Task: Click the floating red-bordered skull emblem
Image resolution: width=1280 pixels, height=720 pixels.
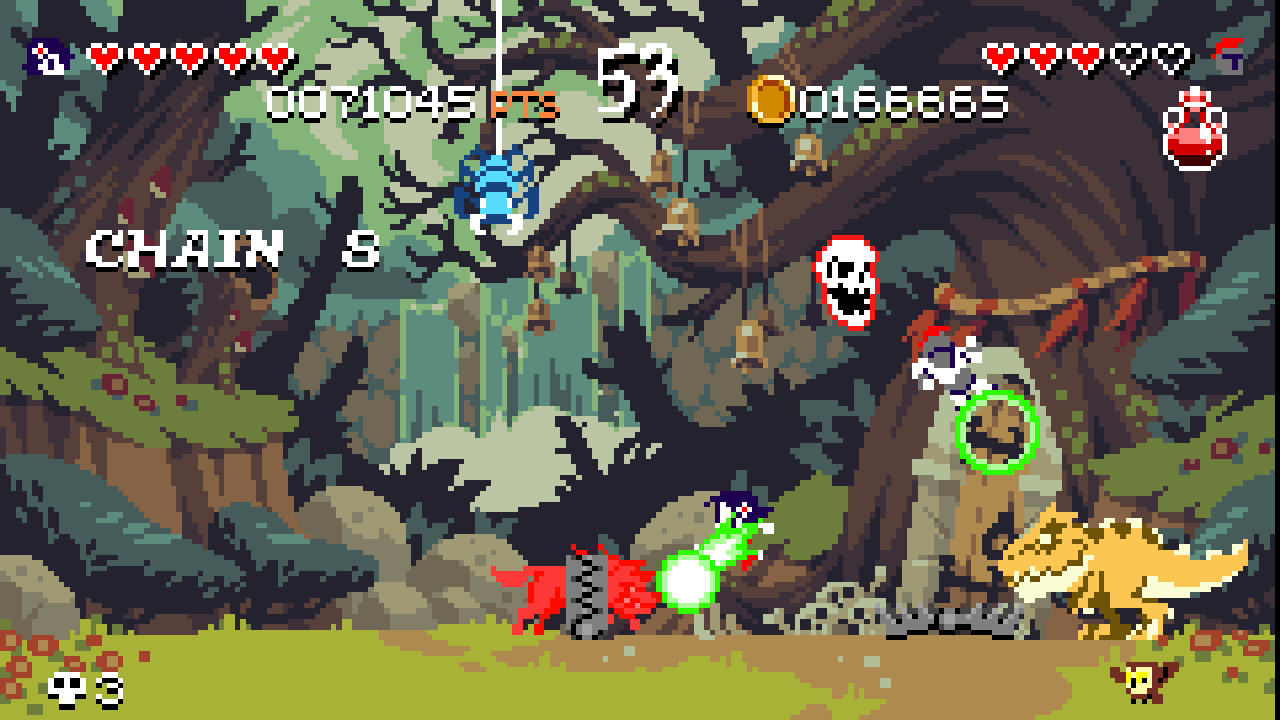Action: coord(845,278)
